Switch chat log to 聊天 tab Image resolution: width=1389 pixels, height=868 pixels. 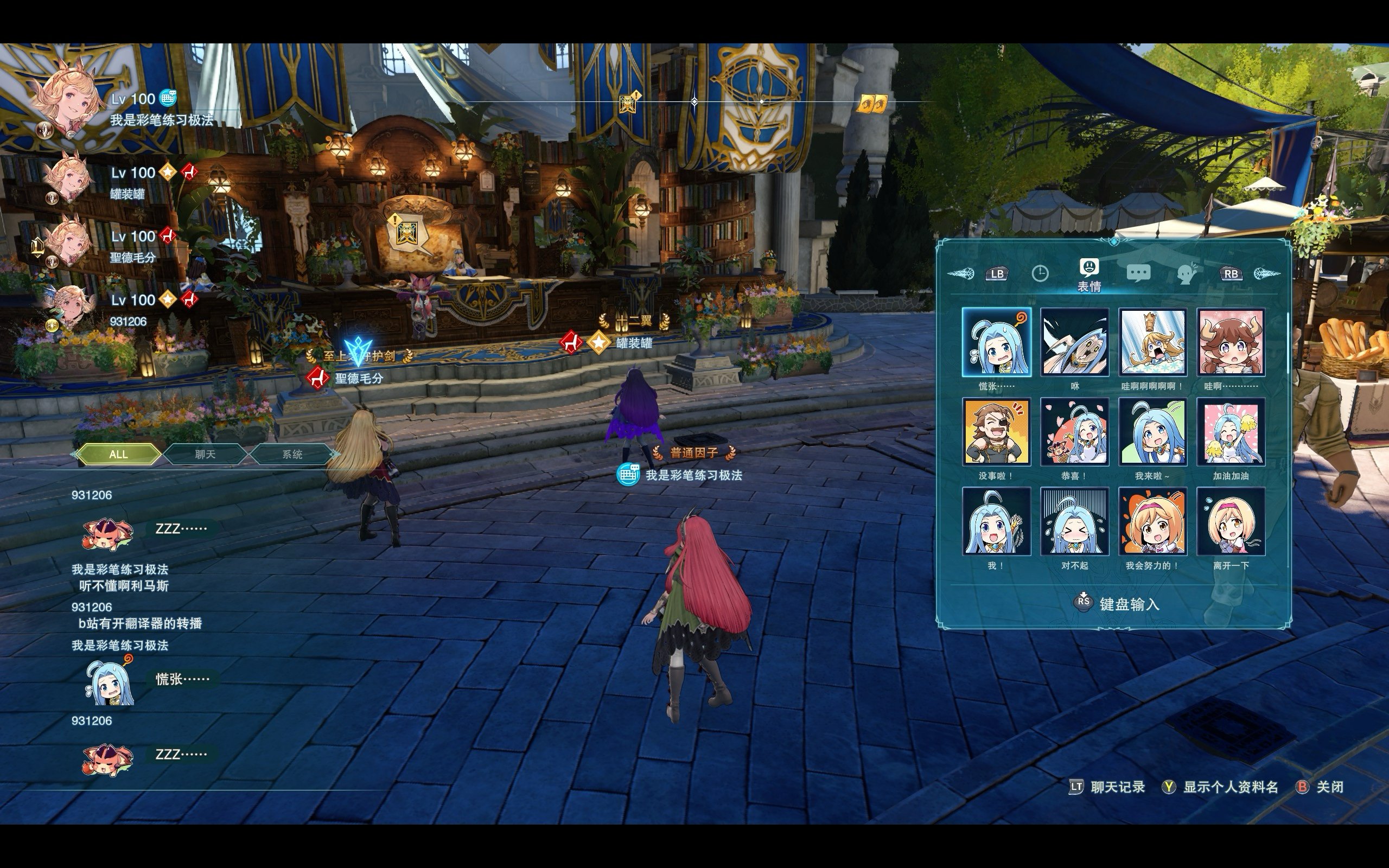[205, 454]
